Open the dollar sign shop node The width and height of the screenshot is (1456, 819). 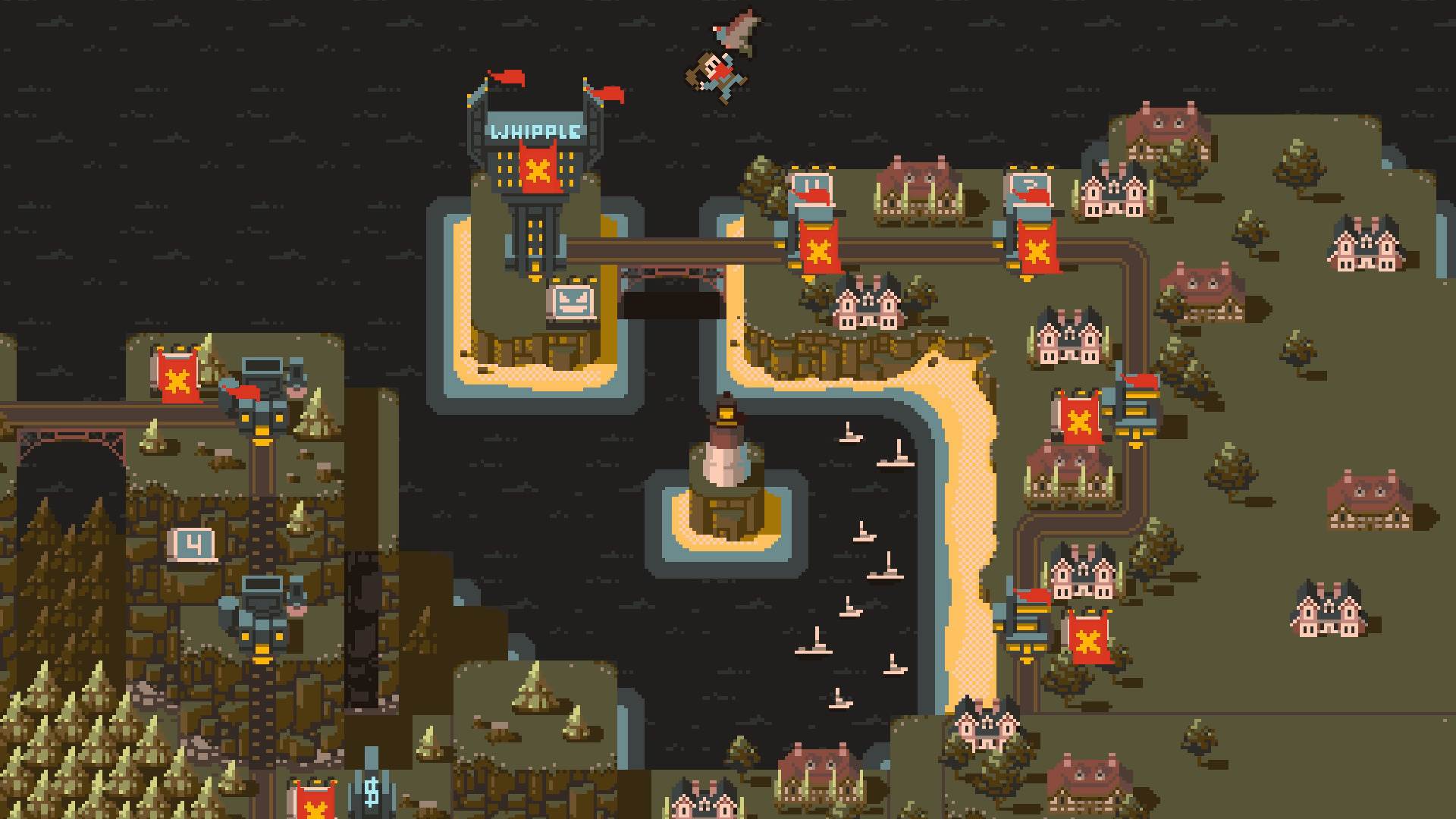371,791
